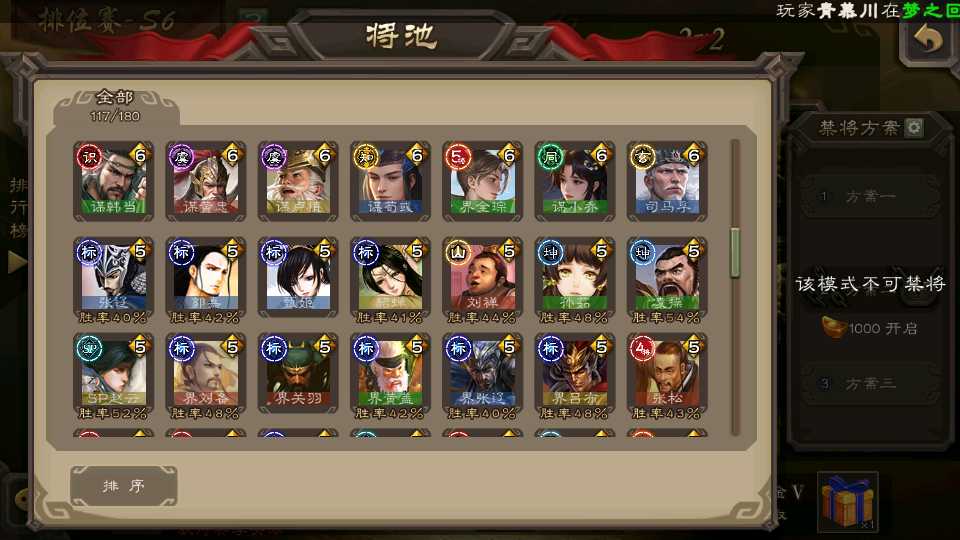Select the 界吕布 general card
This screenshot has width=960, height=540.
tap(573, 372)
